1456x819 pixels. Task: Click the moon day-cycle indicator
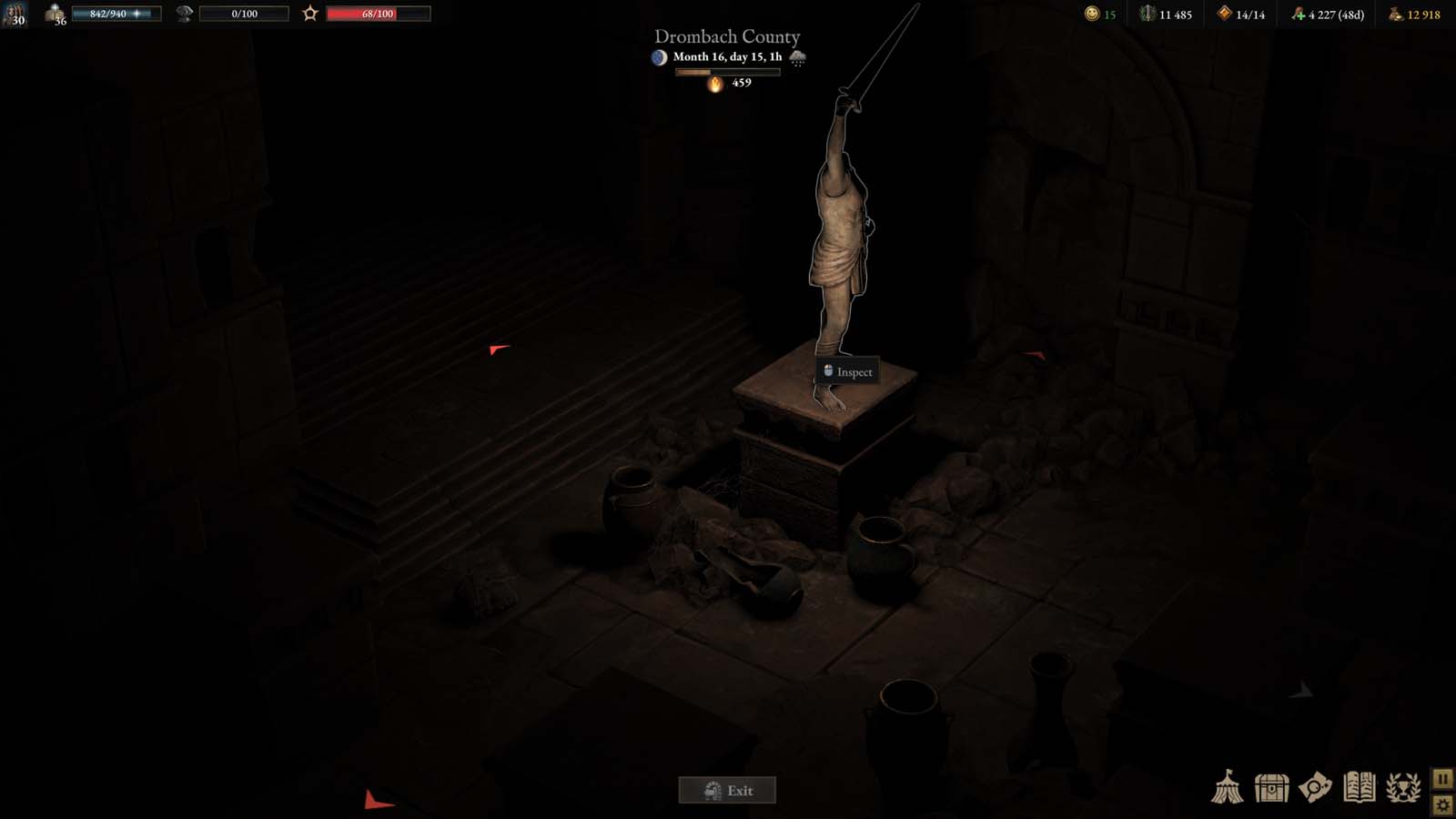pyautogui.click(x=658, y=56)
